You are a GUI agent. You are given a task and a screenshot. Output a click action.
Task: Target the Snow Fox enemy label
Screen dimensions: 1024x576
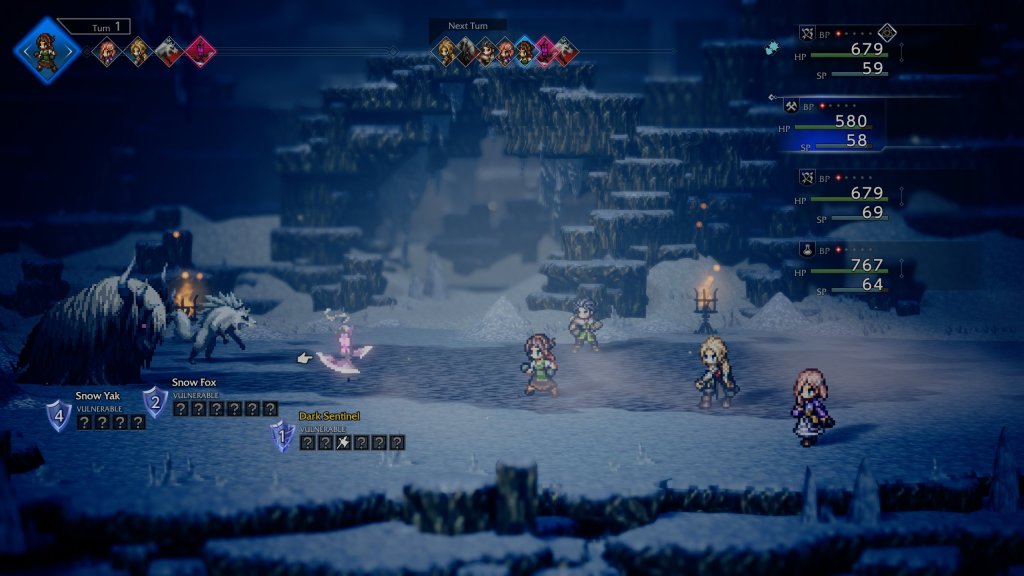(x=194, y=382)
